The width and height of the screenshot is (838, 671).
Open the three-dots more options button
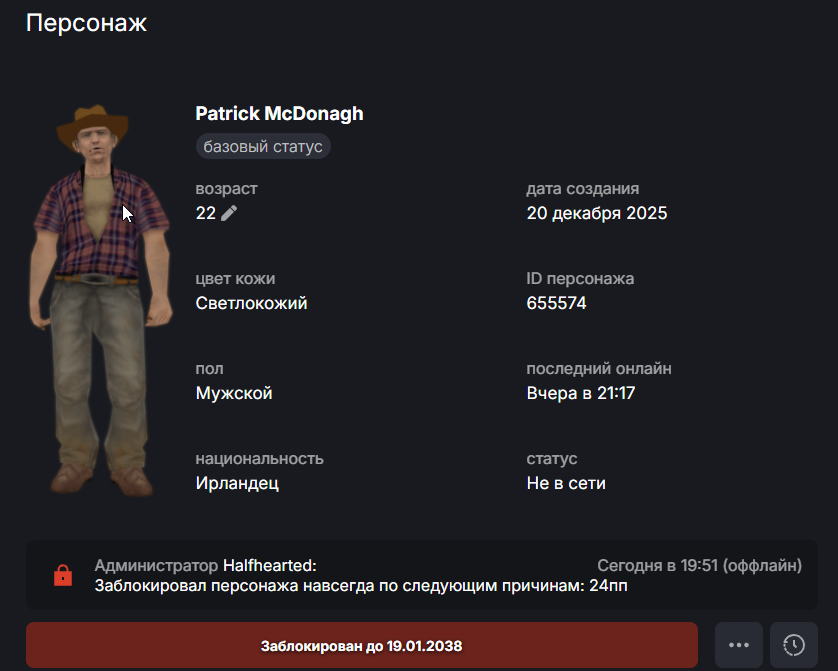click(739, 645)
